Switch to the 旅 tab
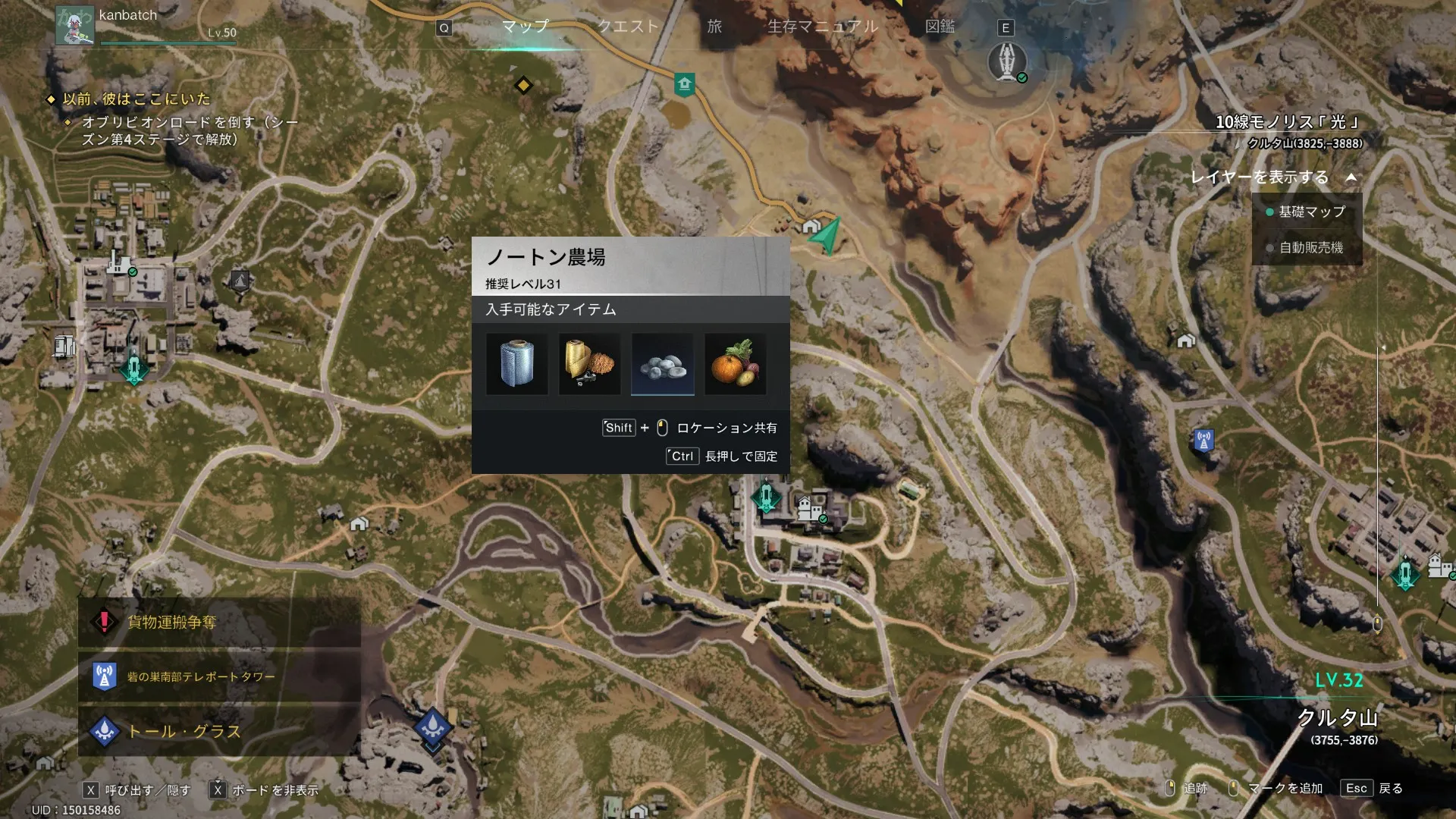 pos(714,27)
